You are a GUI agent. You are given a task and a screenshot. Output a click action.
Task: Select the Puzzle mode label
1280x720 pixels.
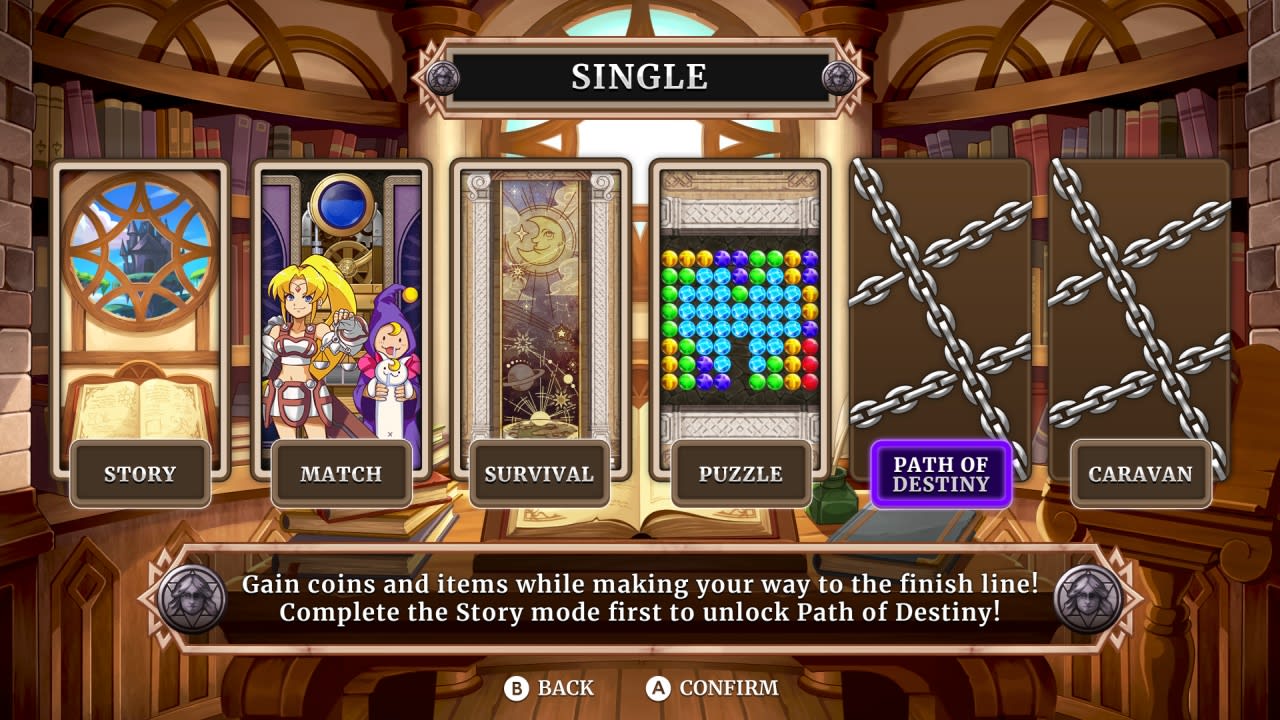click(740, 473)
